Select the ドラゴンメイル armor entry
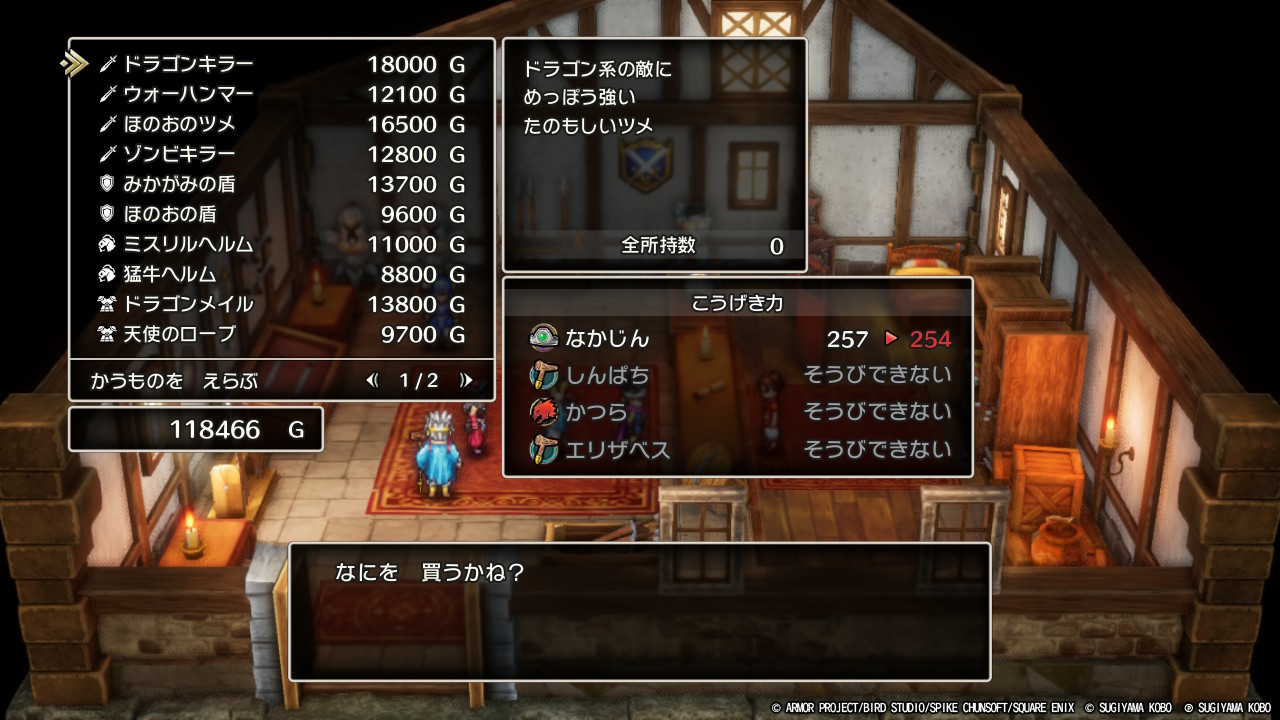 click(280, 305)
